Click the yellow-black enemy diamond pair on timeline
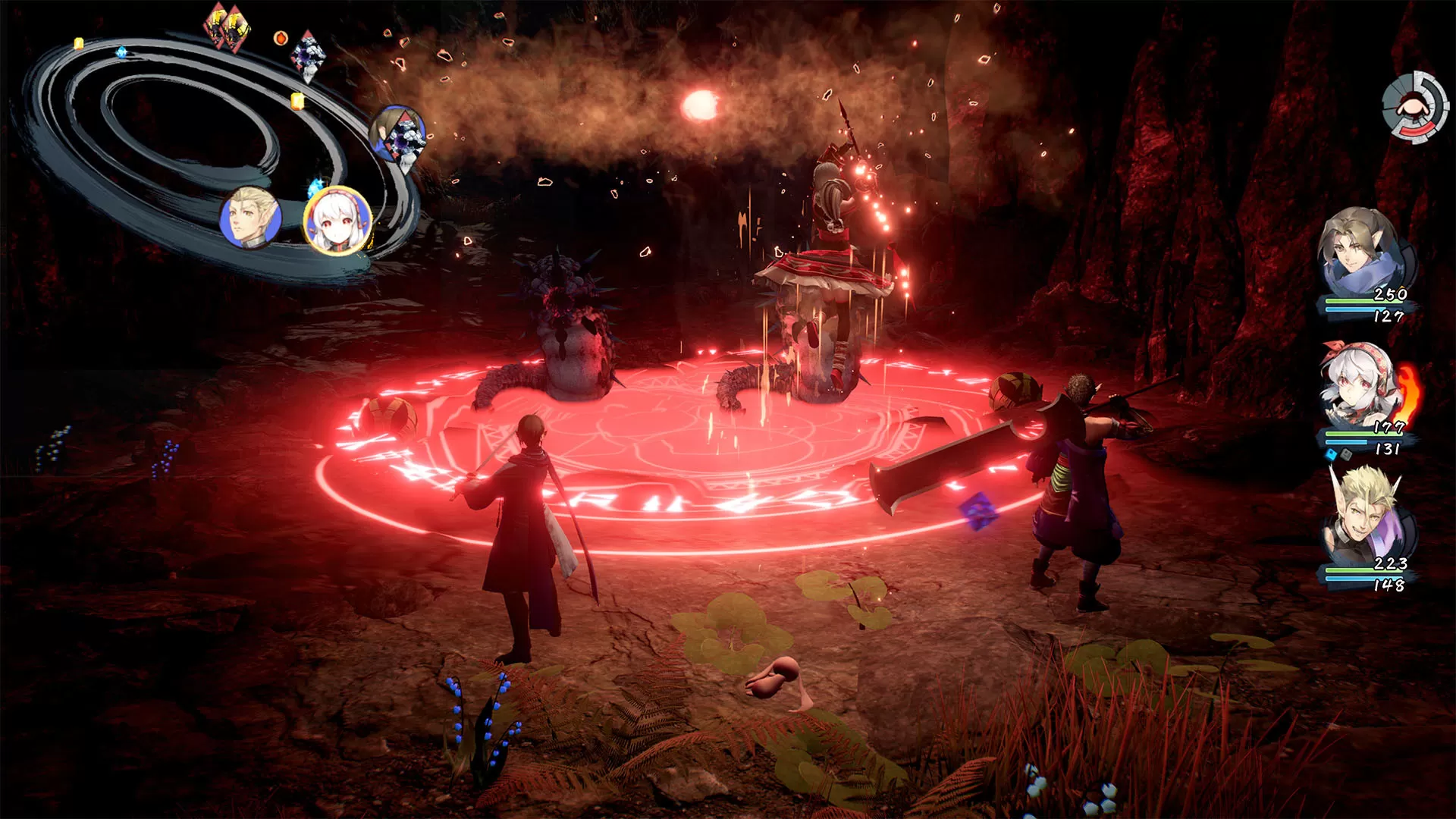This screenshot has height=819, width=1456. tap(225, 28)
